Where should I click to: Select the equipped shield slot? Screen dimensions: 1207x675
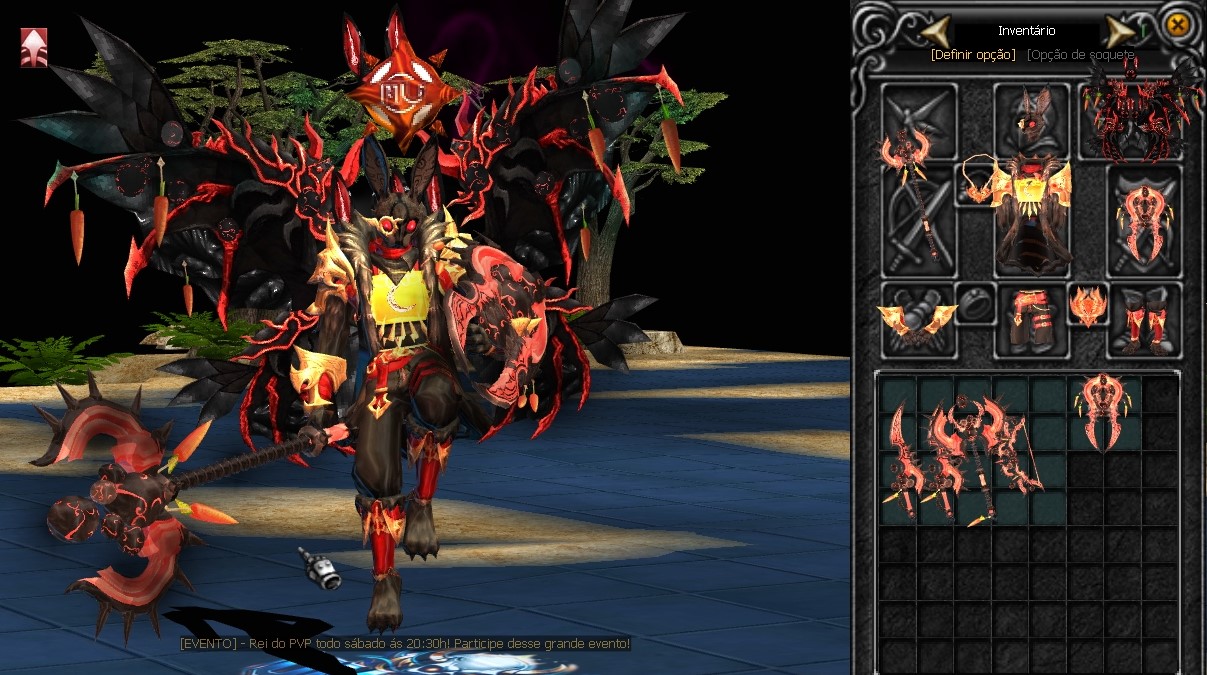(x=1144, y=219)
